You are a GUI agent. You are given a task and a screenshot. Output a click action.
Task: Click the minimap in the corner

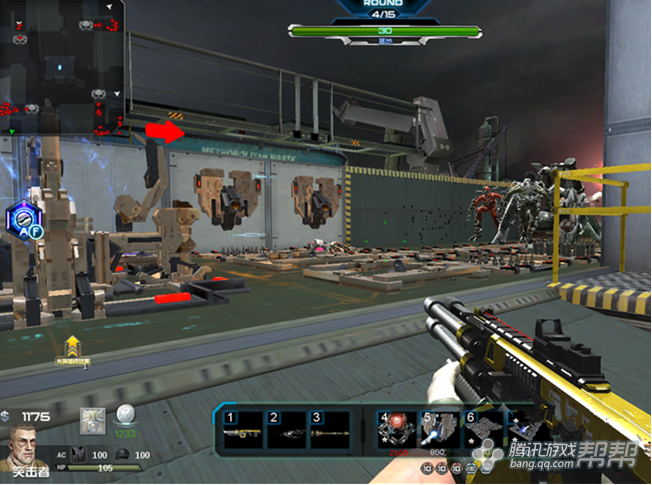click(62, 68)
